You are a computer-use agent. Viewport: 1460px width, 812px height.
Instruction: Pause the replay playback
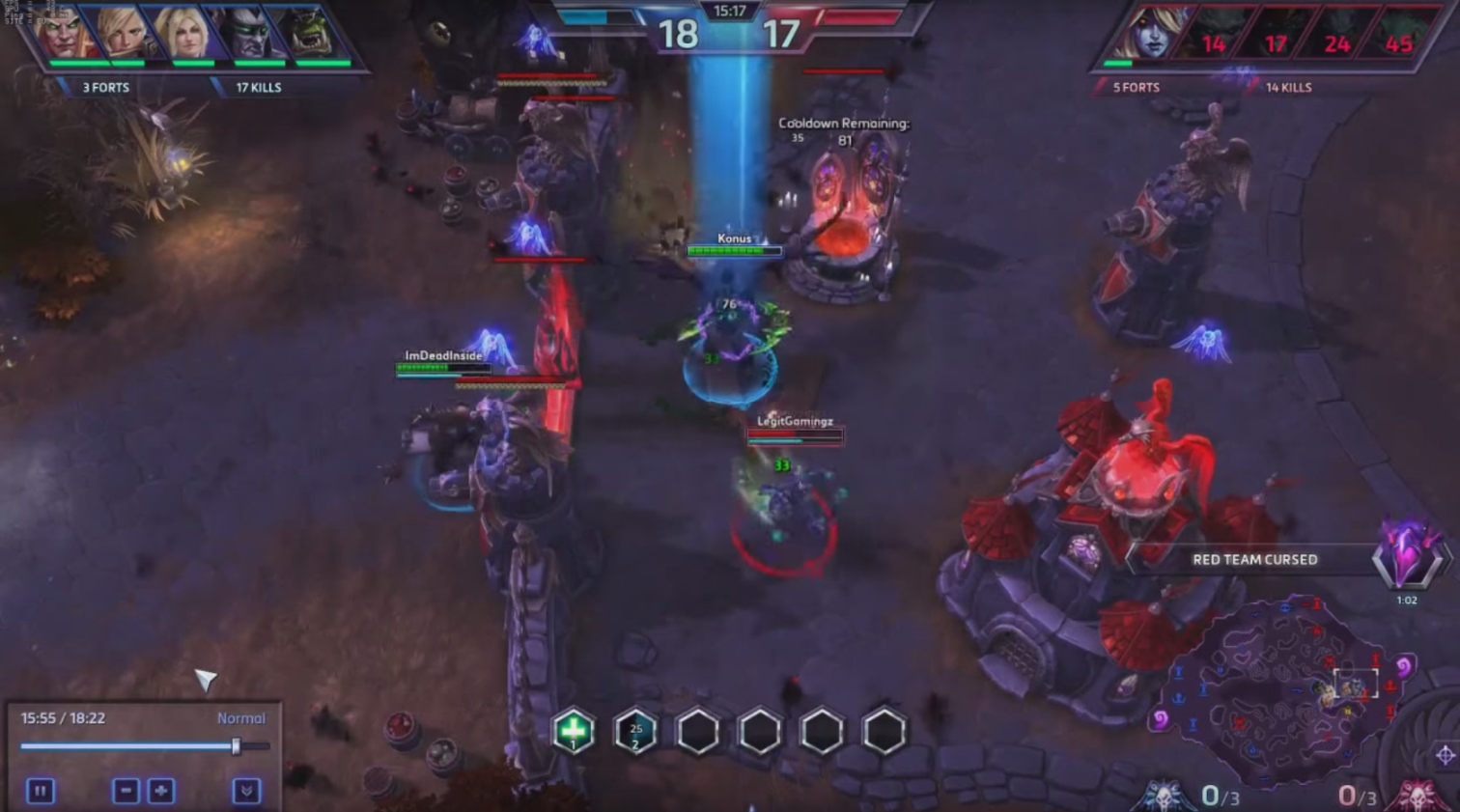pos(40,792)
